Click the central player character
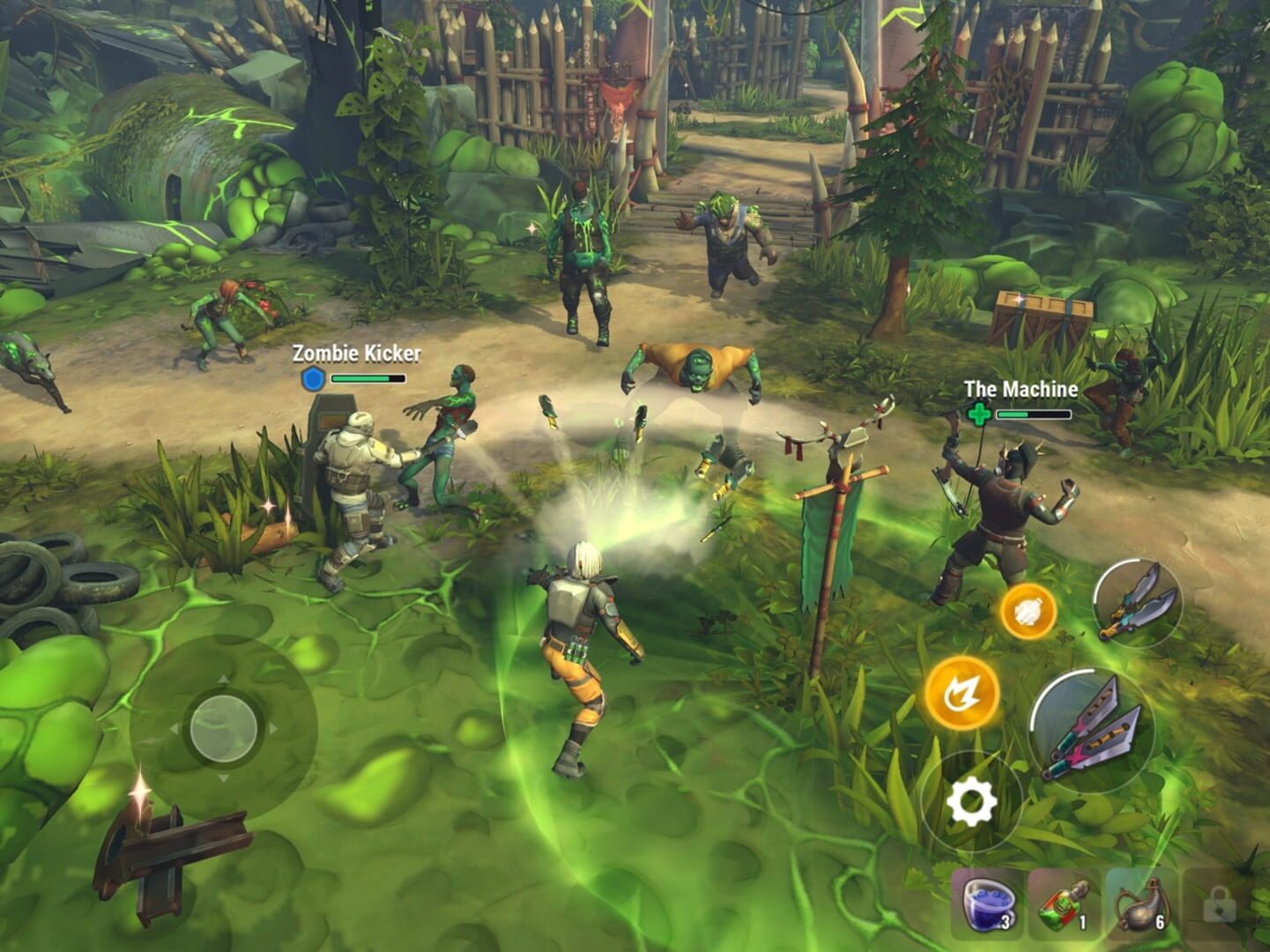This screenshot has height=952, width=1270. pos(577,643)
